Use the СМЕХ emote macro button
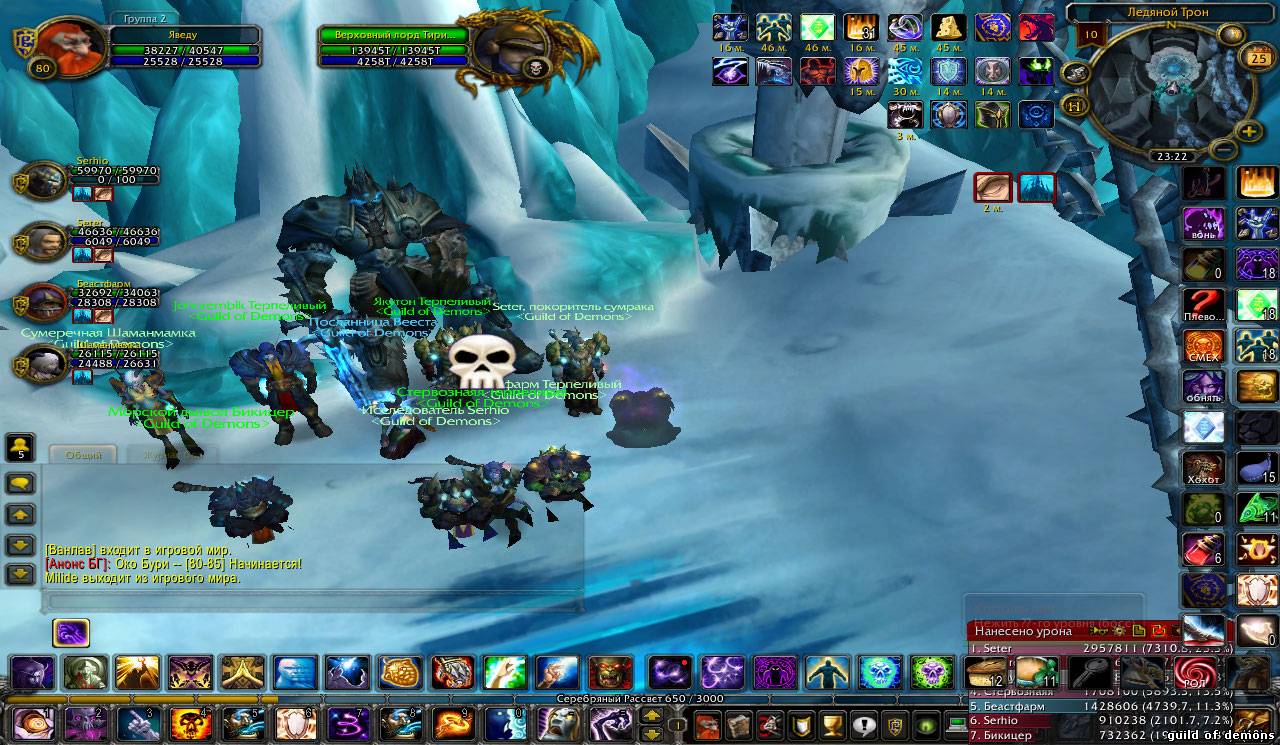This screenshot has width=1280, height=745. [x=1203, y=346]
